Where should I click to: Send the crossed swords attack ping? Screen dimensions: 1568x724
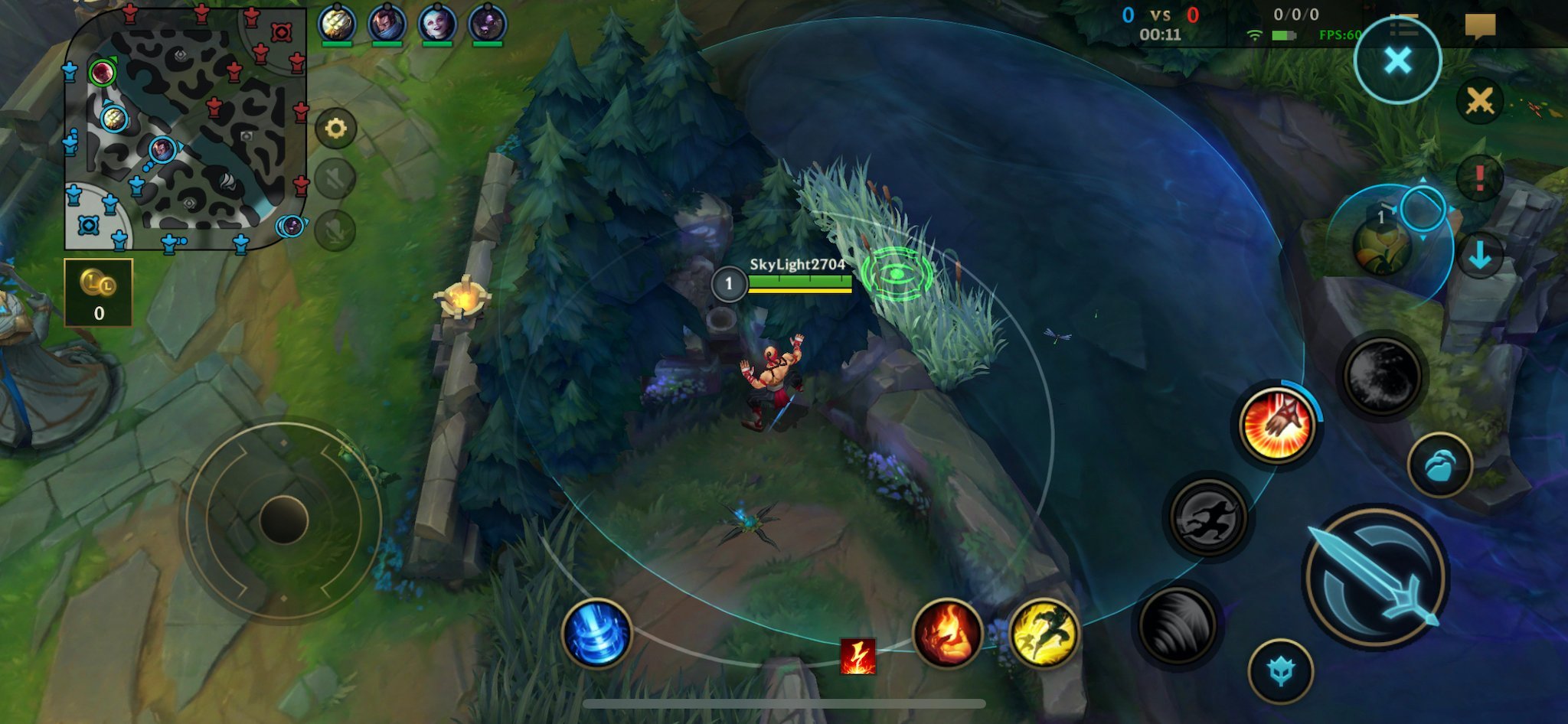1479,101
